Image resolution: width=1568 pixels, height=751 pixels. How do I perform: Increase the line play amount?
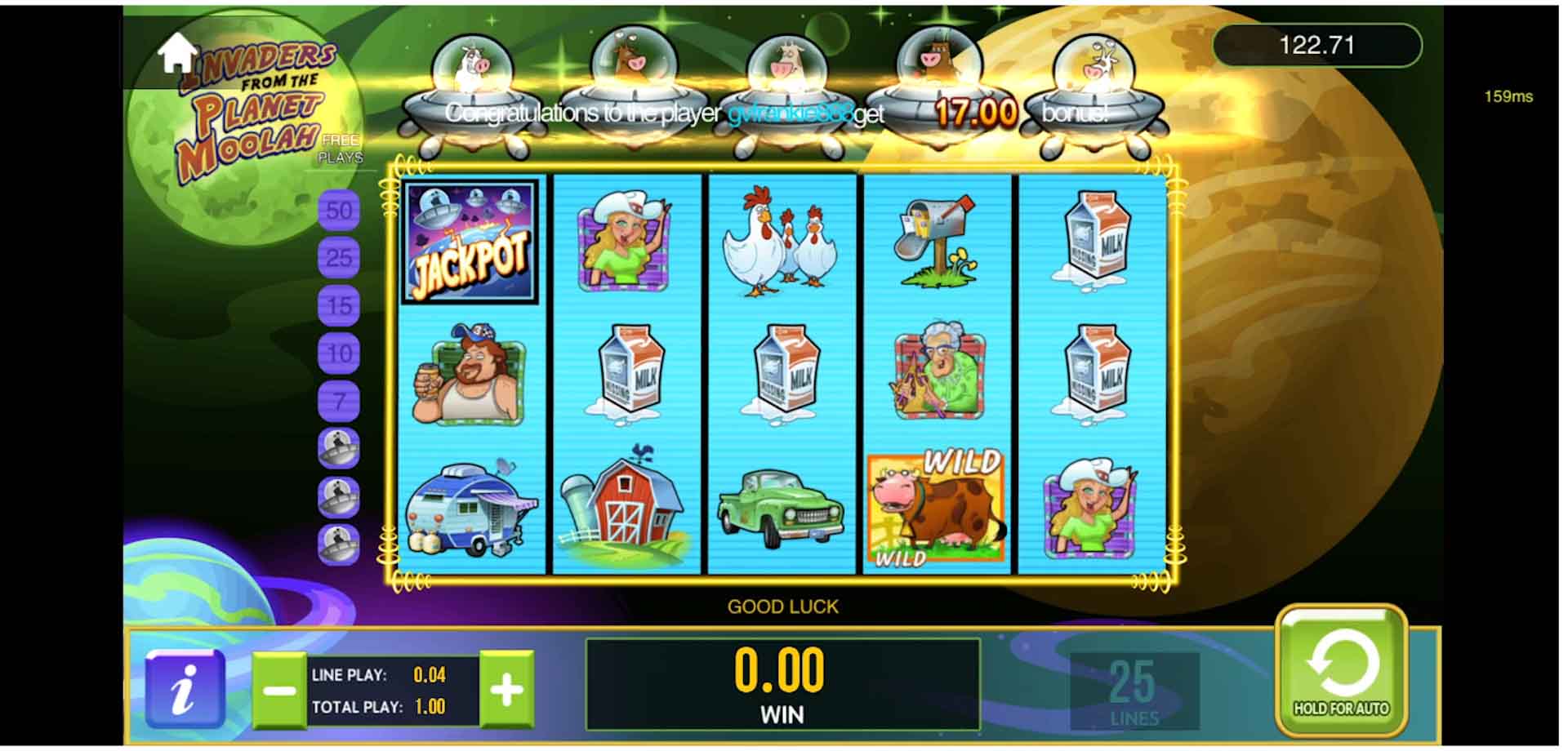pos(506,691)
